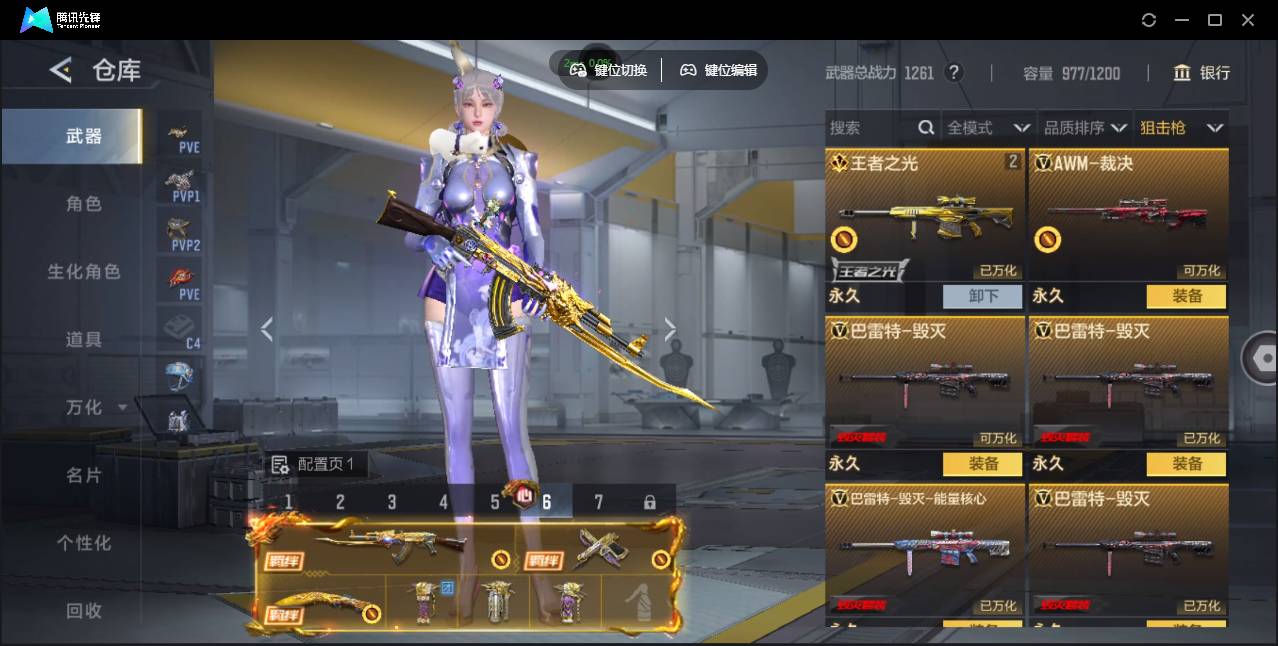Open the 名片 section

(84, 475)
